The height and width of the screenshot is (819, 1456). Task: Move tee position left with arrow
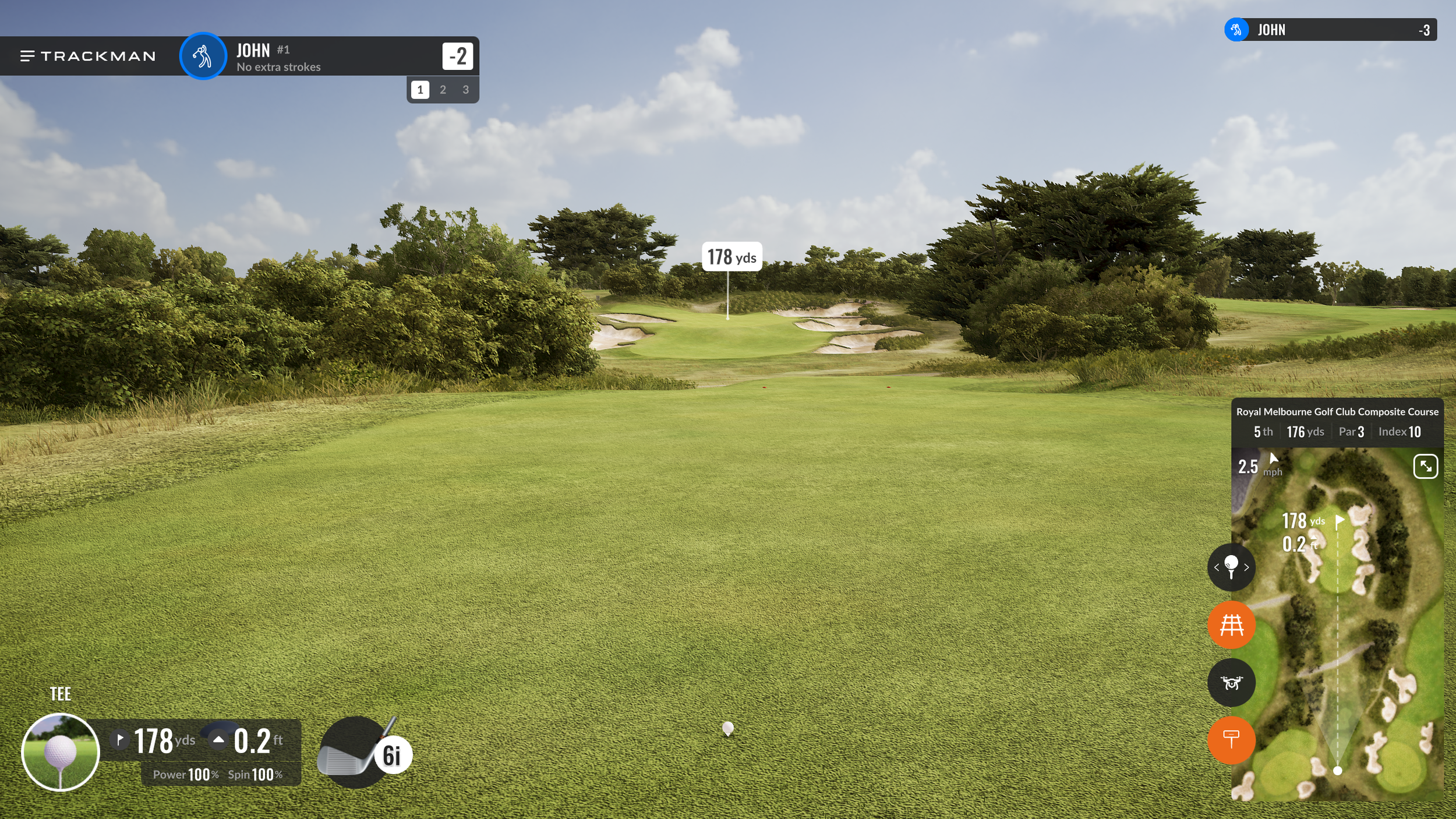click(1216, 567)
